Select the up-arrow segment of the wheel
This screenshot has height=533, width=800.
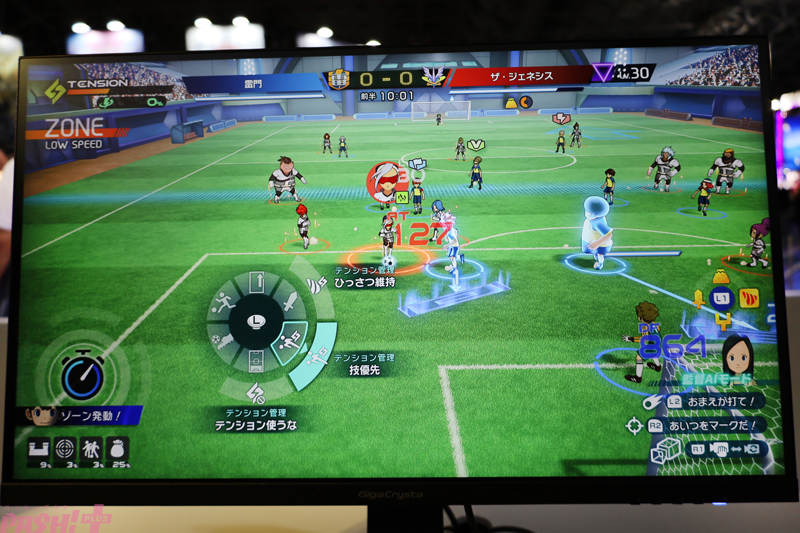[256, 284]
